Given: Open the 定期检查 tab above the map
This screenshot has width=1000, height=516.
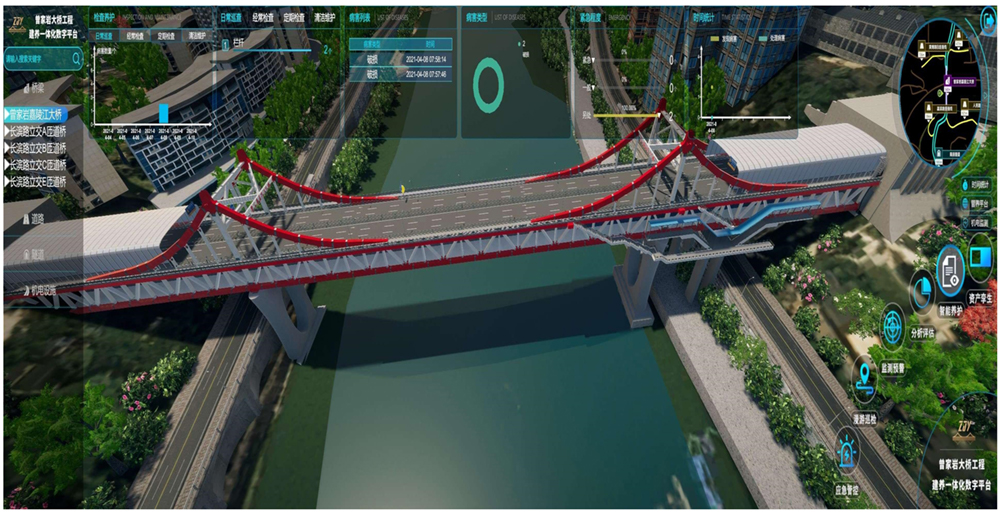Looking at the screenshot, I should (296, 18).
